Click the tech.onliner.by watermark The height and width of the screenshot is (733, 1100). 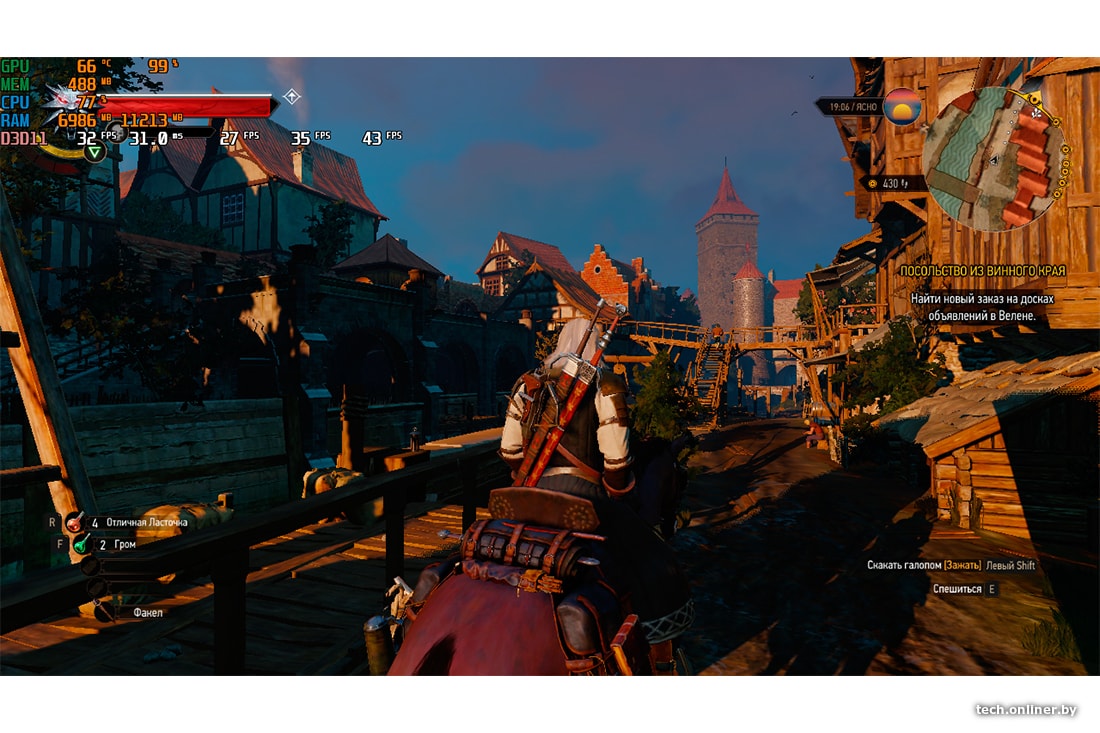click(x=1026, y=710)
